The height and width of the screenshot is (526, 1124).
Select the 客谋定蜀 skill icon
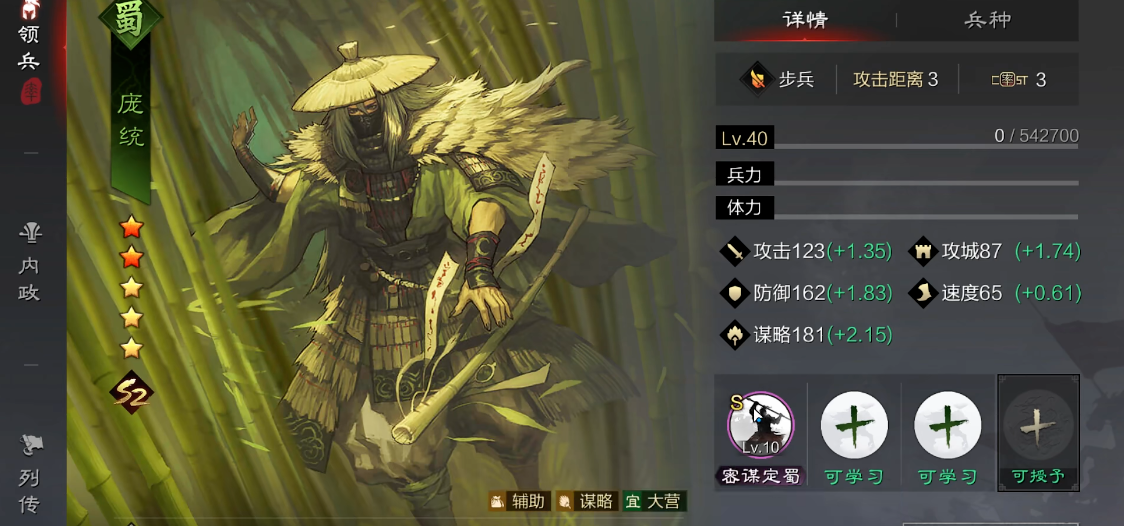(x=761, y=425)
